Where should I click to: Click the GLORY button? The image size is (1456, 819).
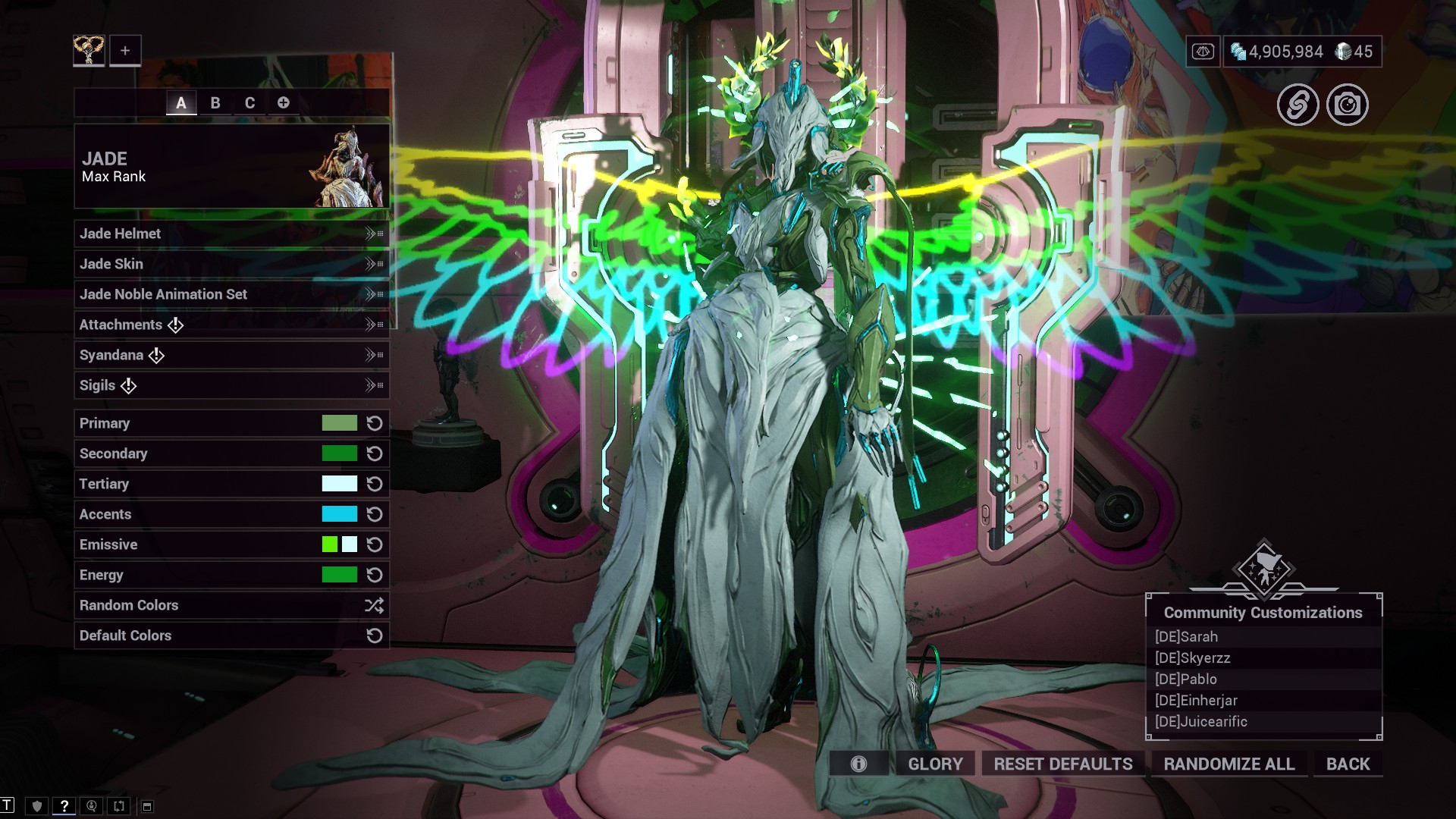(x=935, y=764)
